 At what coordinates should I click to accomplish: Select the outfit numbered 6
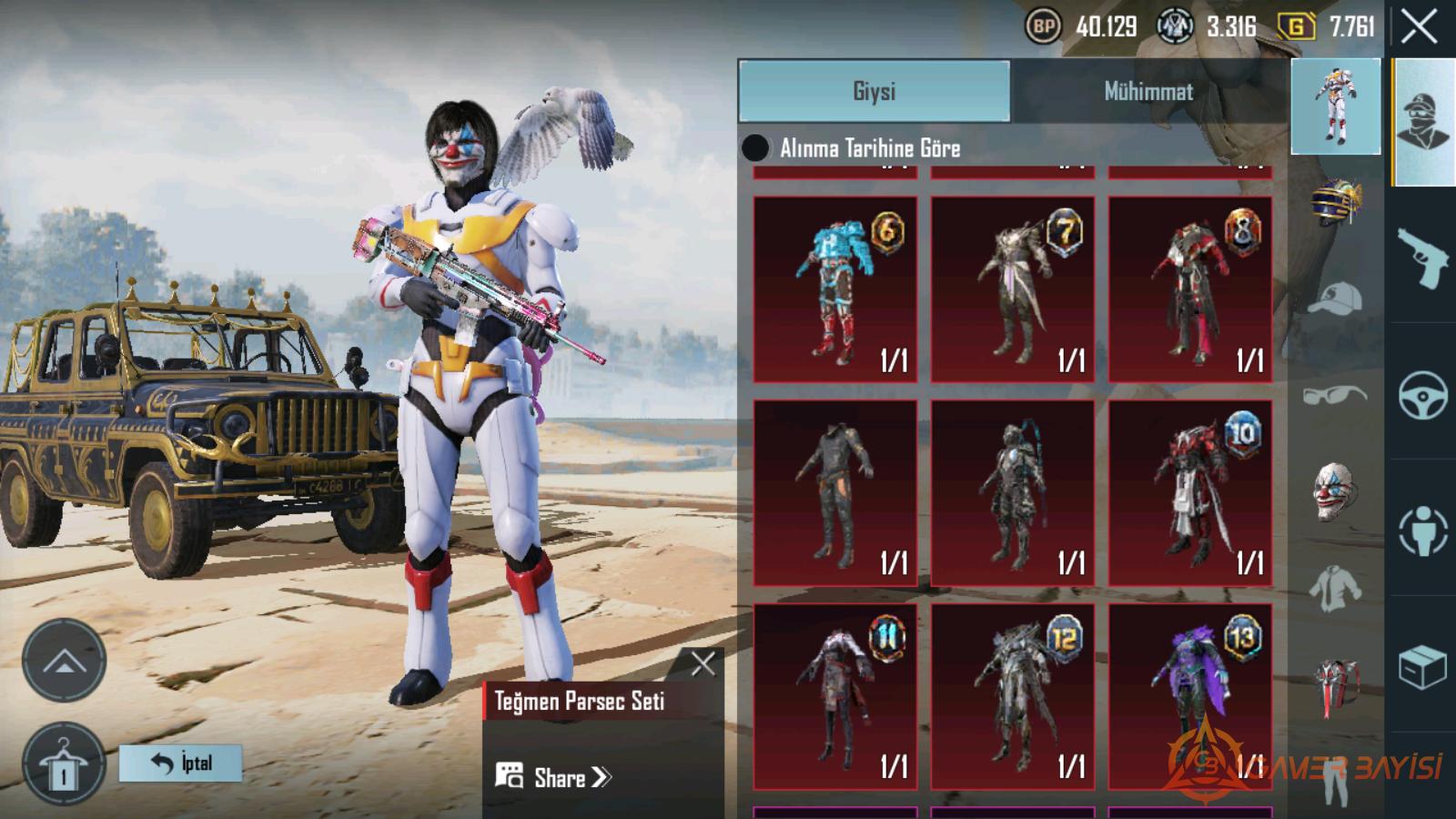tap(834, 289)
